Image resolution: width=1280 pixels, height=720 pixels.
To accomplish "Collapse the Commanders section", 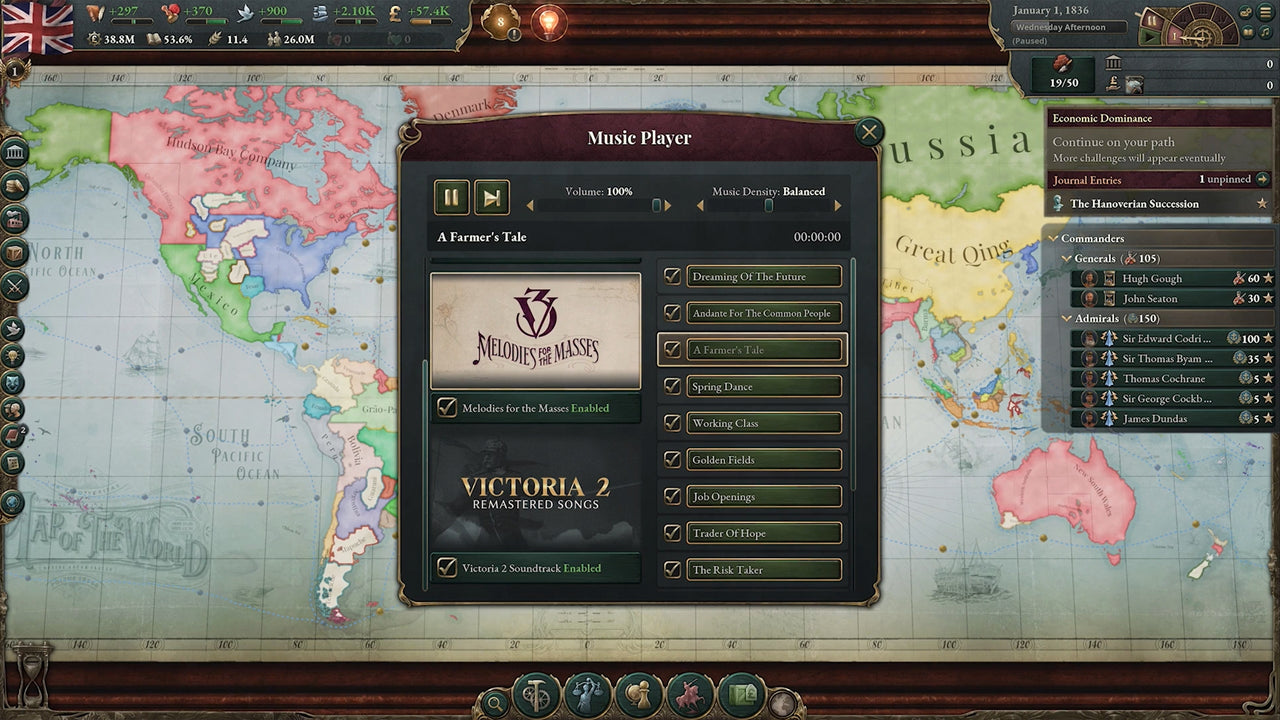I will click(1054, 238).
